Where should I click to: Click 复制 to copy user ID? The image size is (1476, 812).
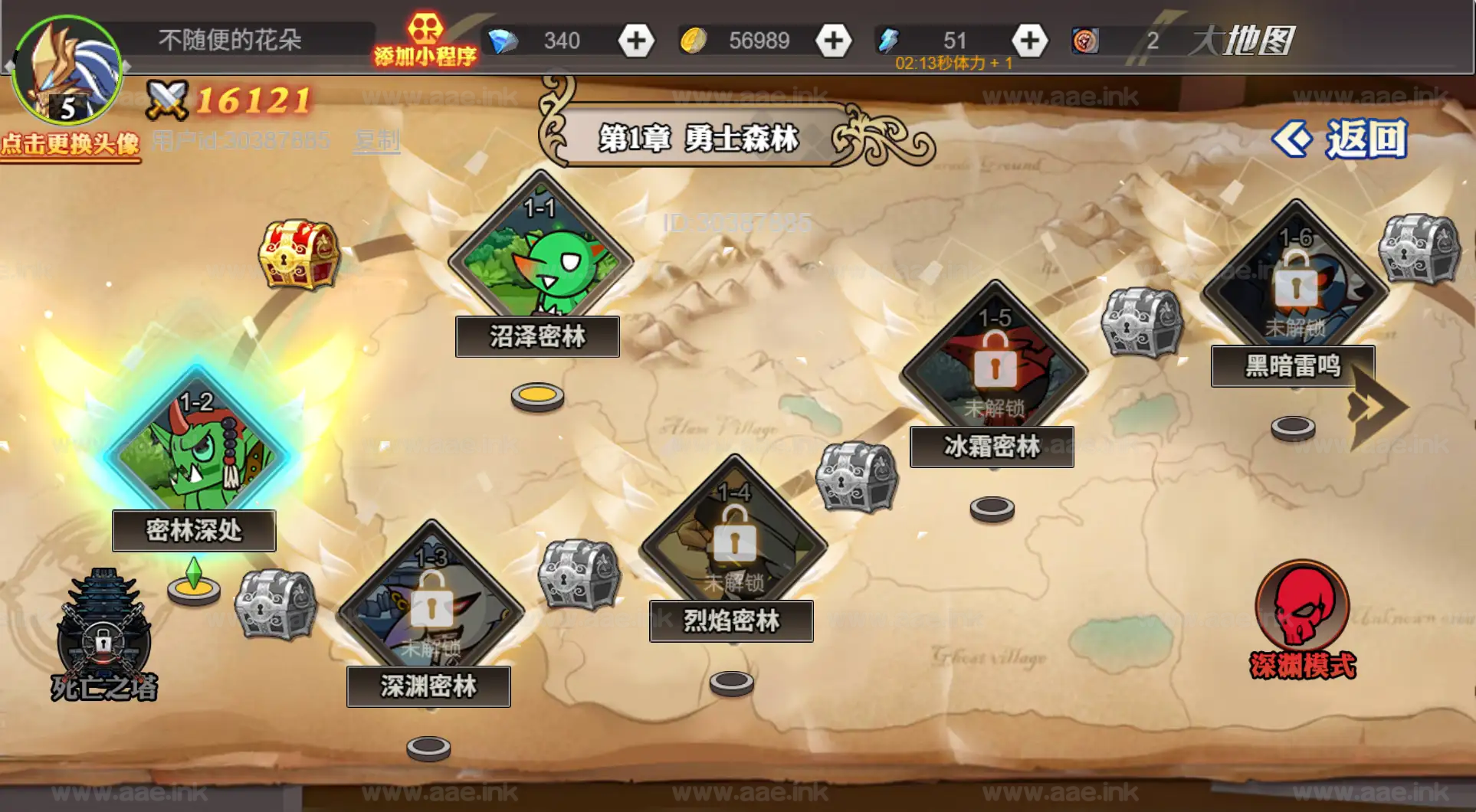376,139
